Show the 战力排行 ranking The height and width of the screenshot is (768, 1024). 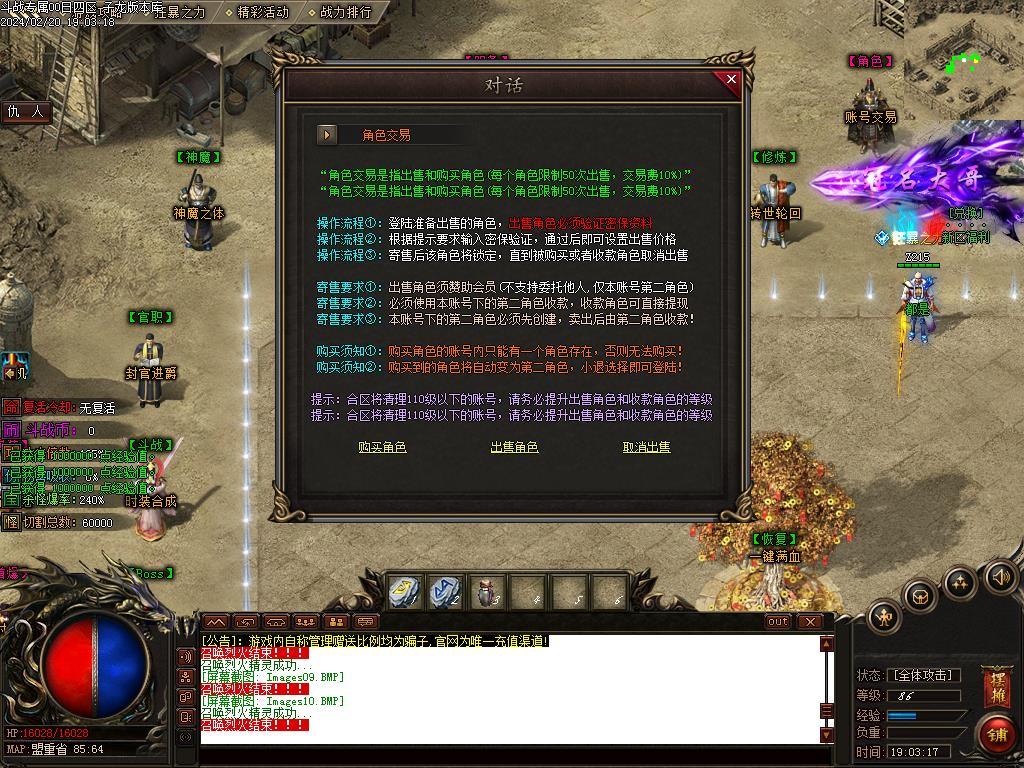pos(345,12)
